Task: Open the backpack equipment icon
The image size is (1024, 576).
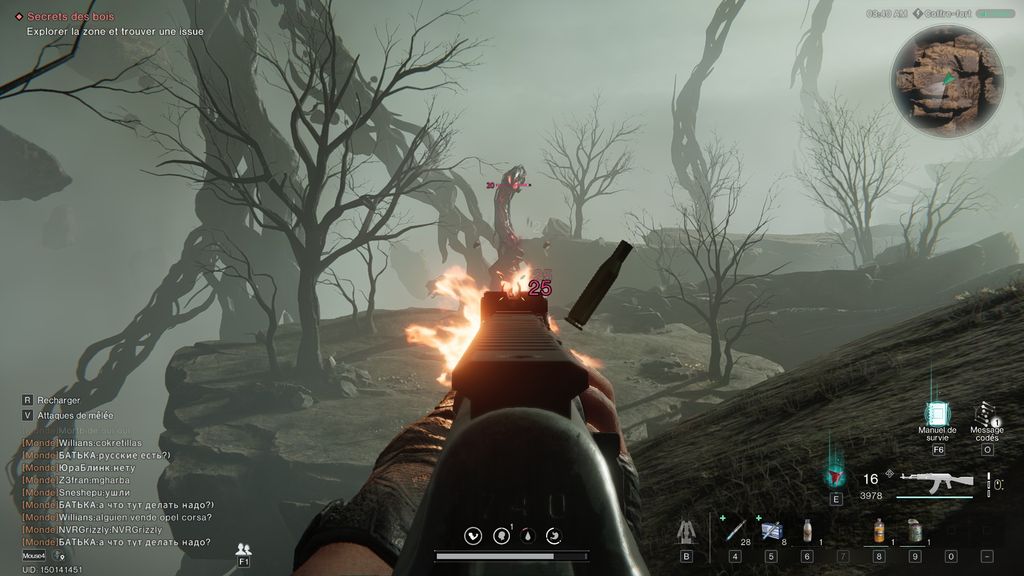Action: tap(686, 531)
